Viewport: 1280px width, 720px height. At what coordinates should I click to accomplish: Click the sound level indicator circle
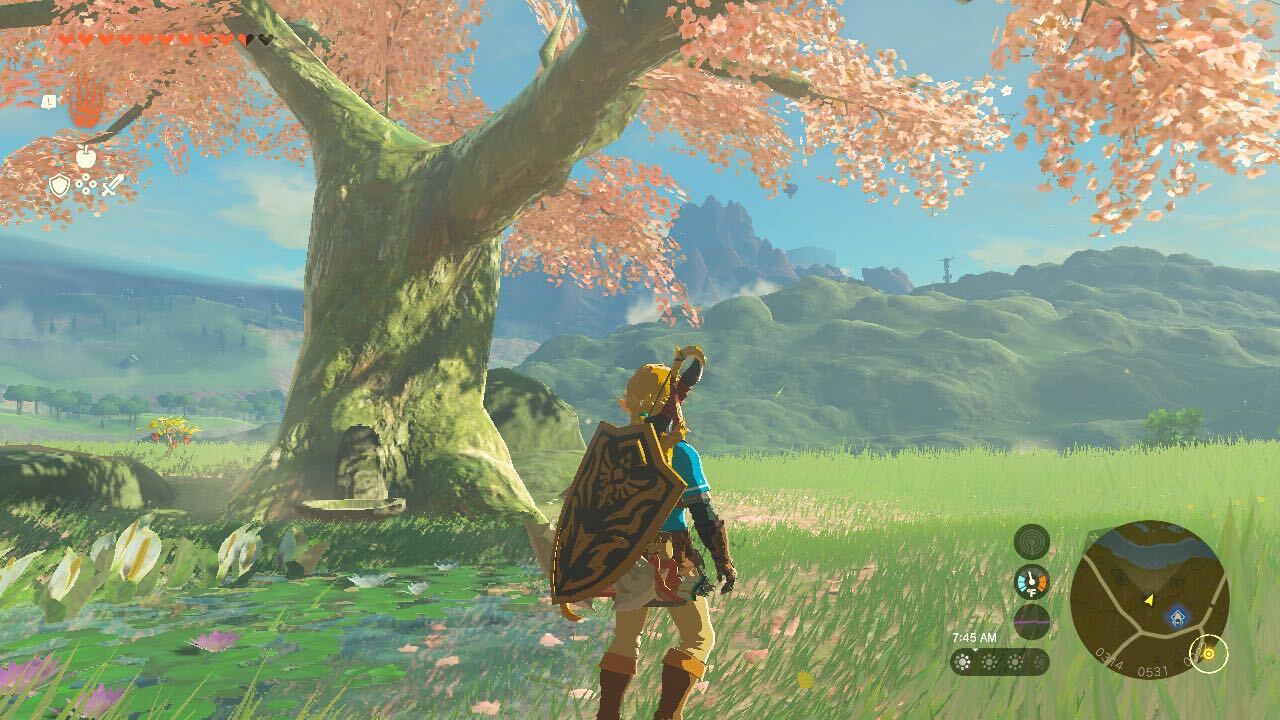coord(1031,622)
